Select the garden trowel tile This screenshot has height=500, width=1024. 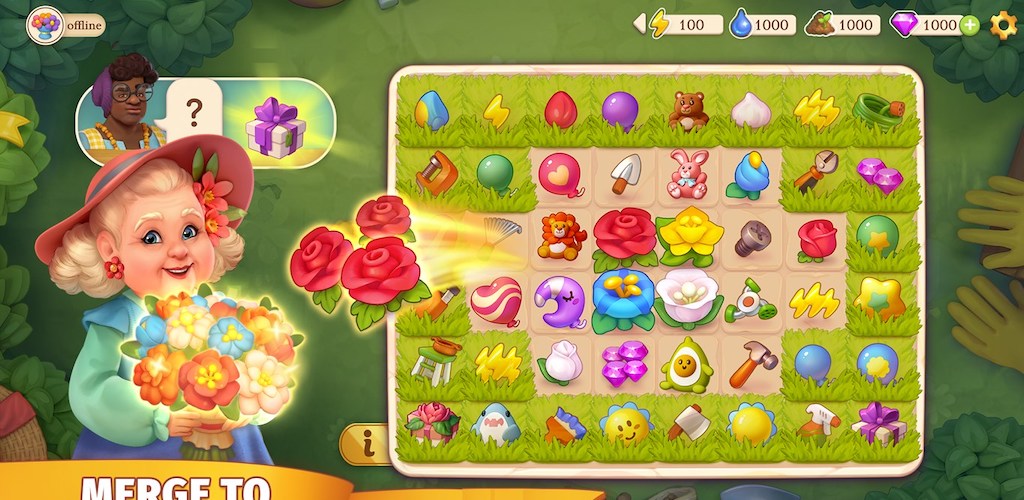(625, 173)
